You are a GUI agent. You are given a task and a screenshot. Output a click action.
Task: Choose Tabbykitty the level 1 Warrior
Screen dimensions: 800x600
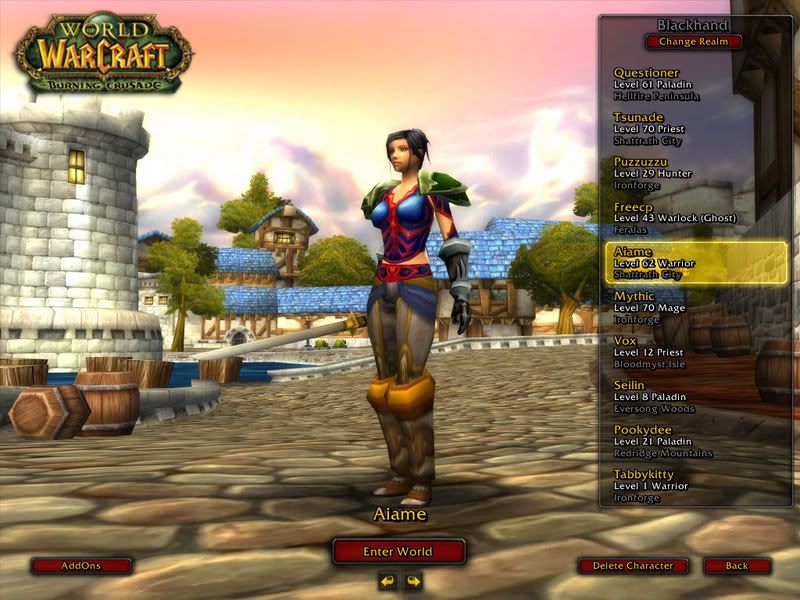click(695, 484)
